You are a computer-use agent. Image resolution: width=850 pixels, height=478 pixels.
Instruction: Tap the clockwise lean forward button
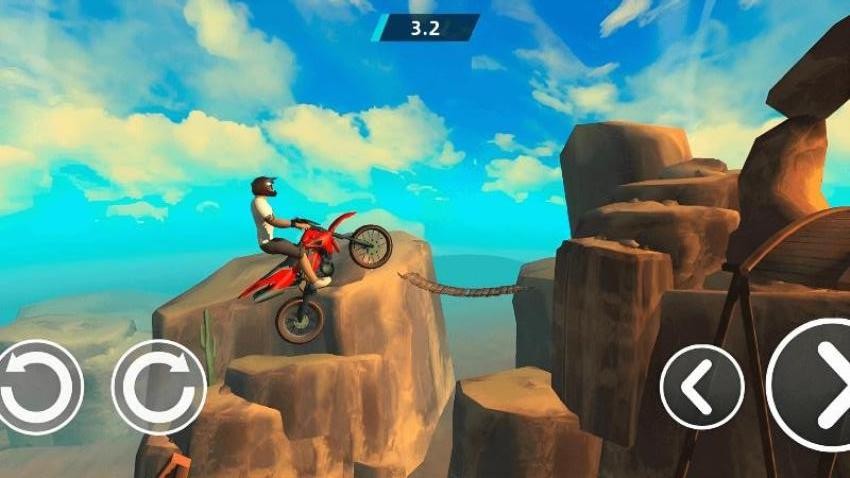pyautogui.click(x=159, y=387)
